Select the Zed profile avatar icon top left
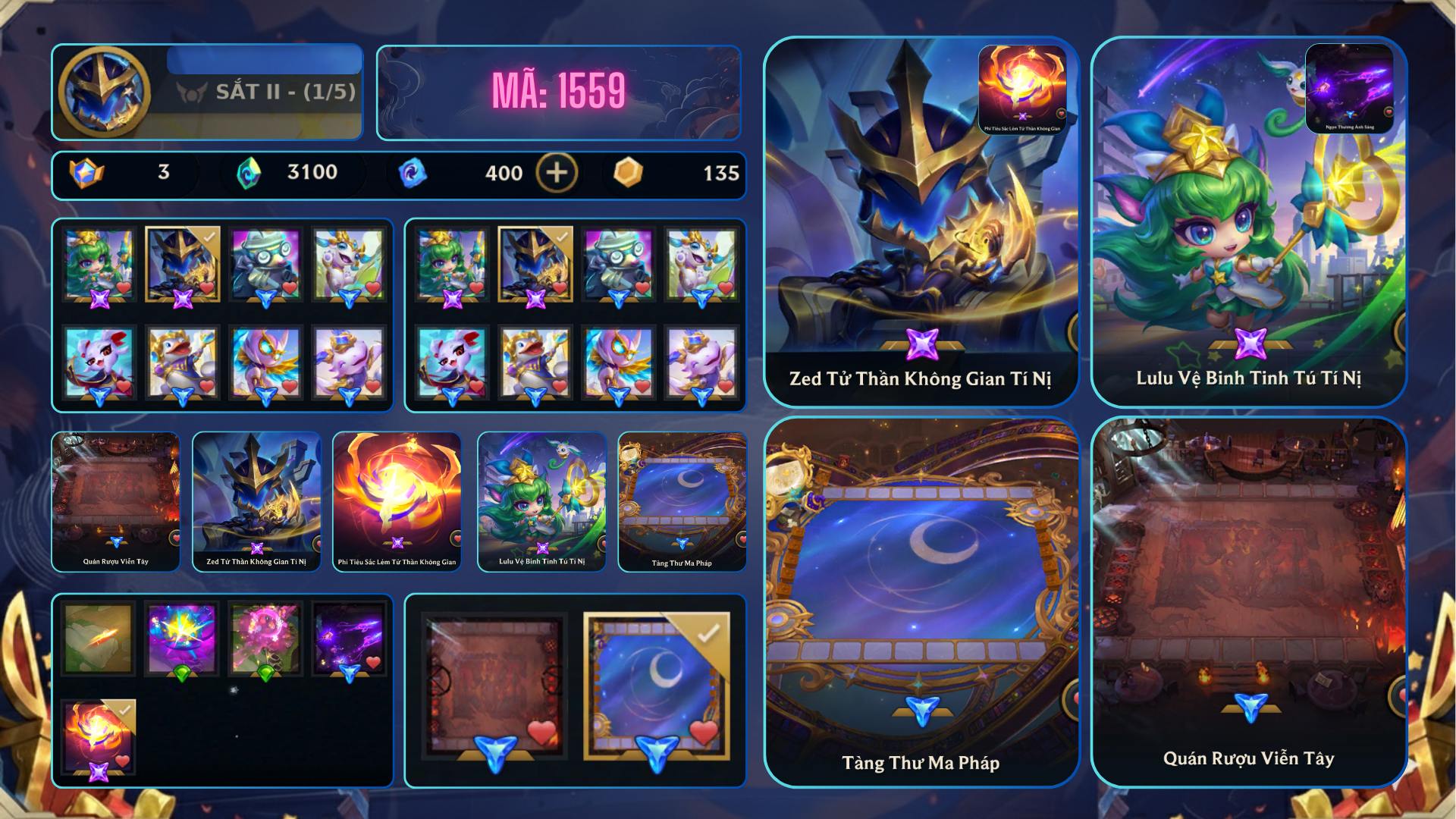This screenshot has width=1456, height=819. coord(106,93)
